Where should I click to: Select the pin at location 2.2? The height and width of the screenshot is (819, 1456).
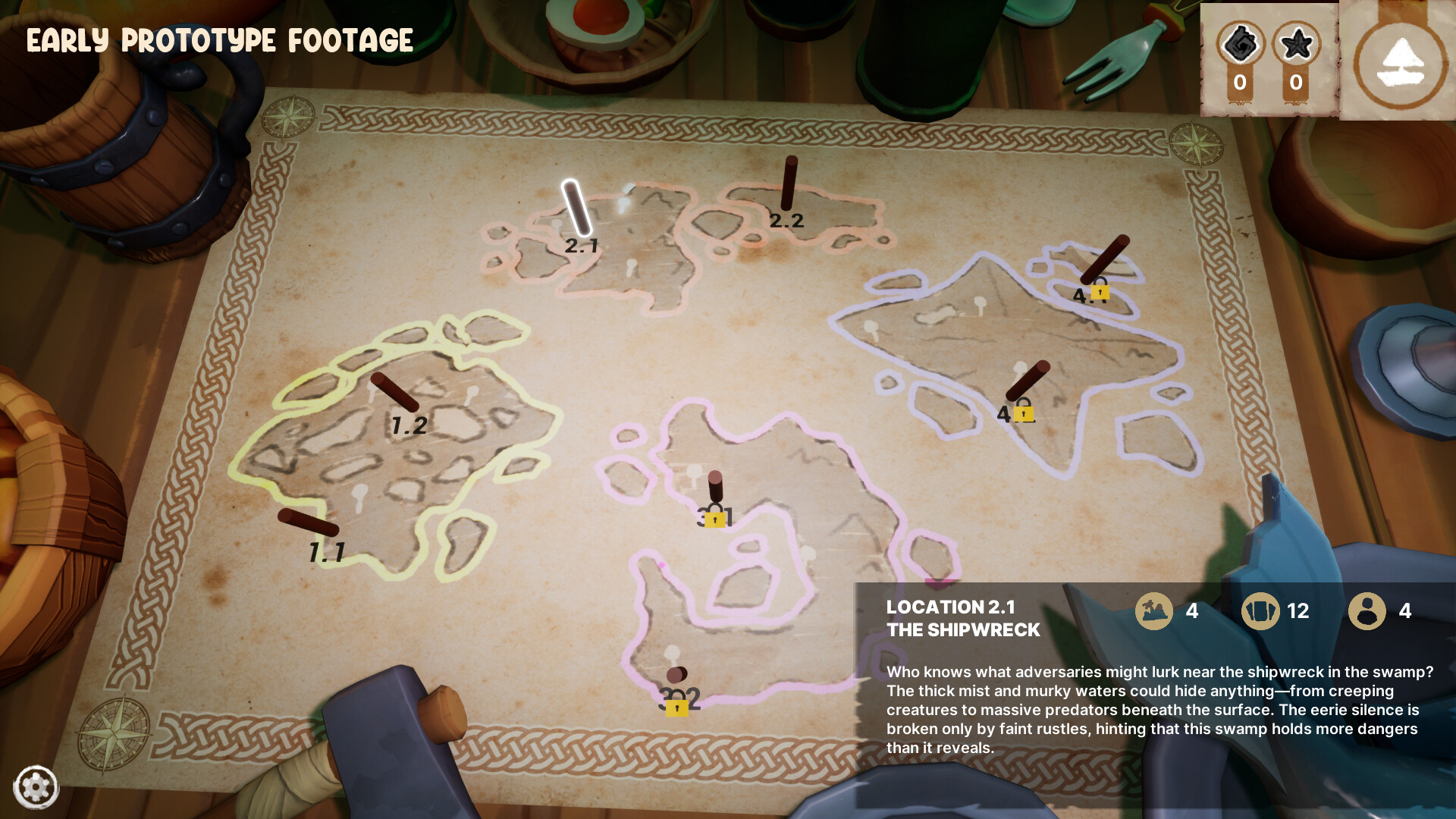(x=790, y=182)
